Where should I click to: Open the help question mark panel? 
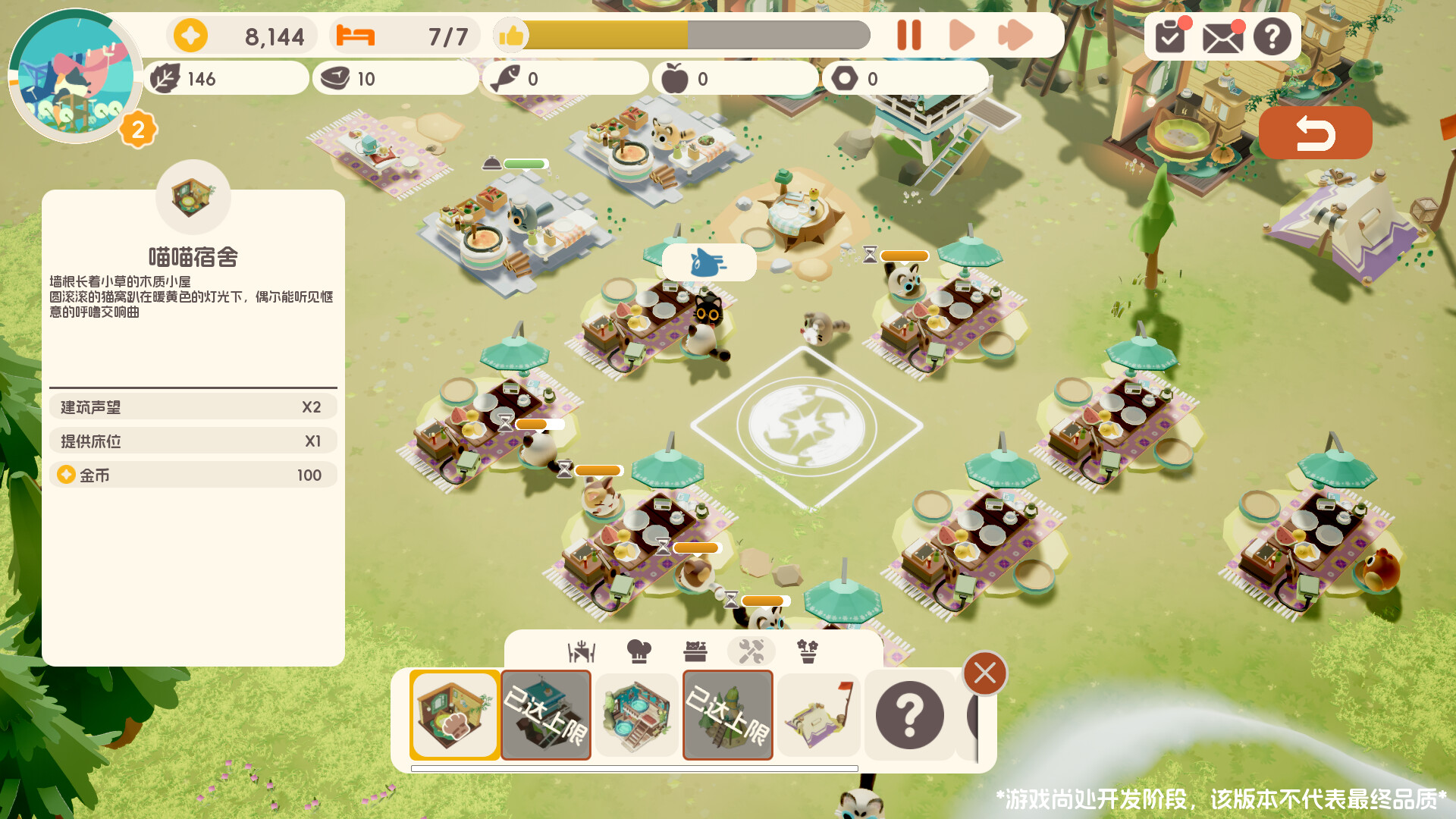point(1272,35)
